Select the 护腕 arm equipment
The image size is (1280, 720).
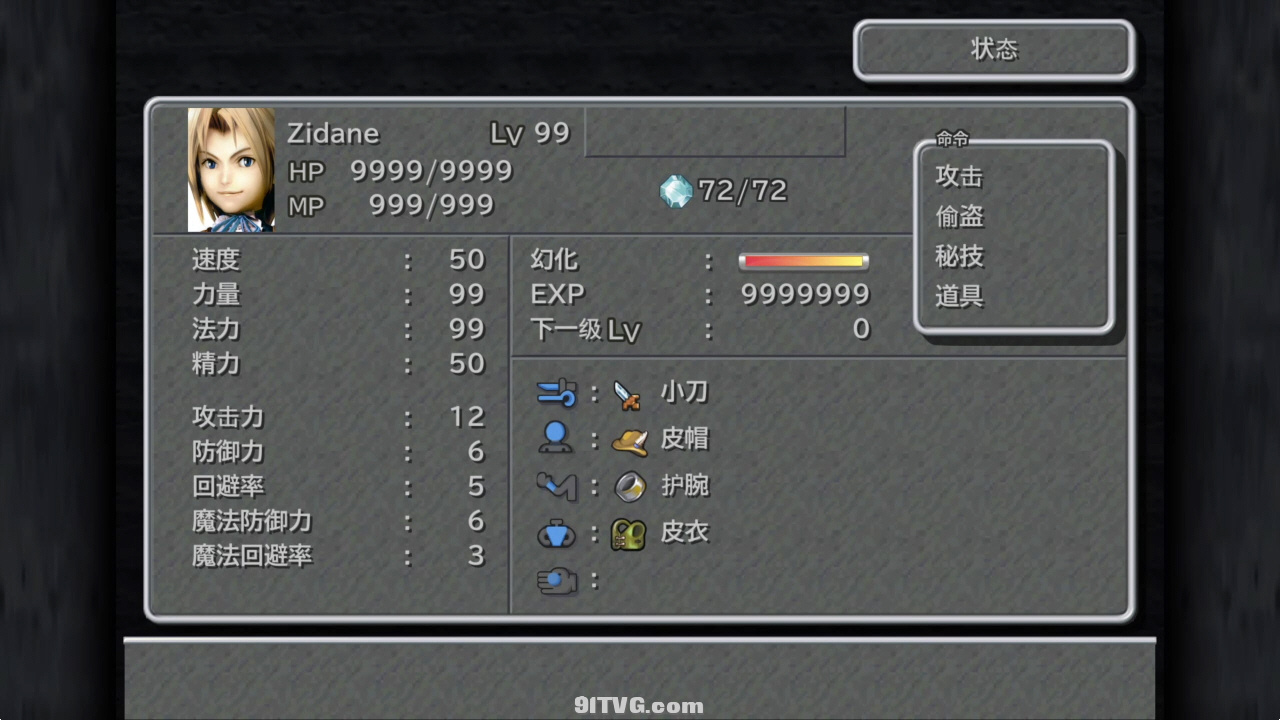click(684, 486)
